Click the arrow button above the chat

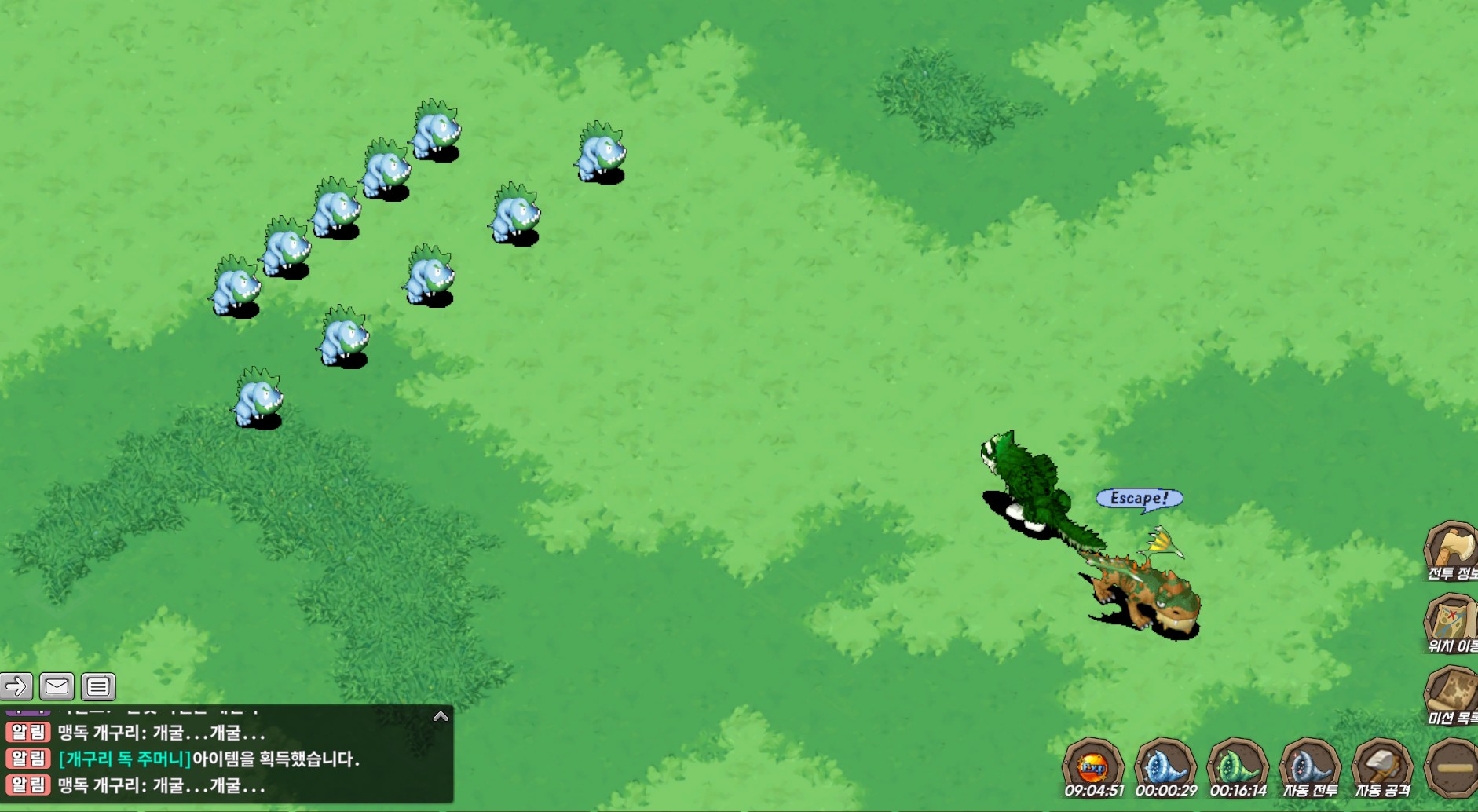(16, 686)
